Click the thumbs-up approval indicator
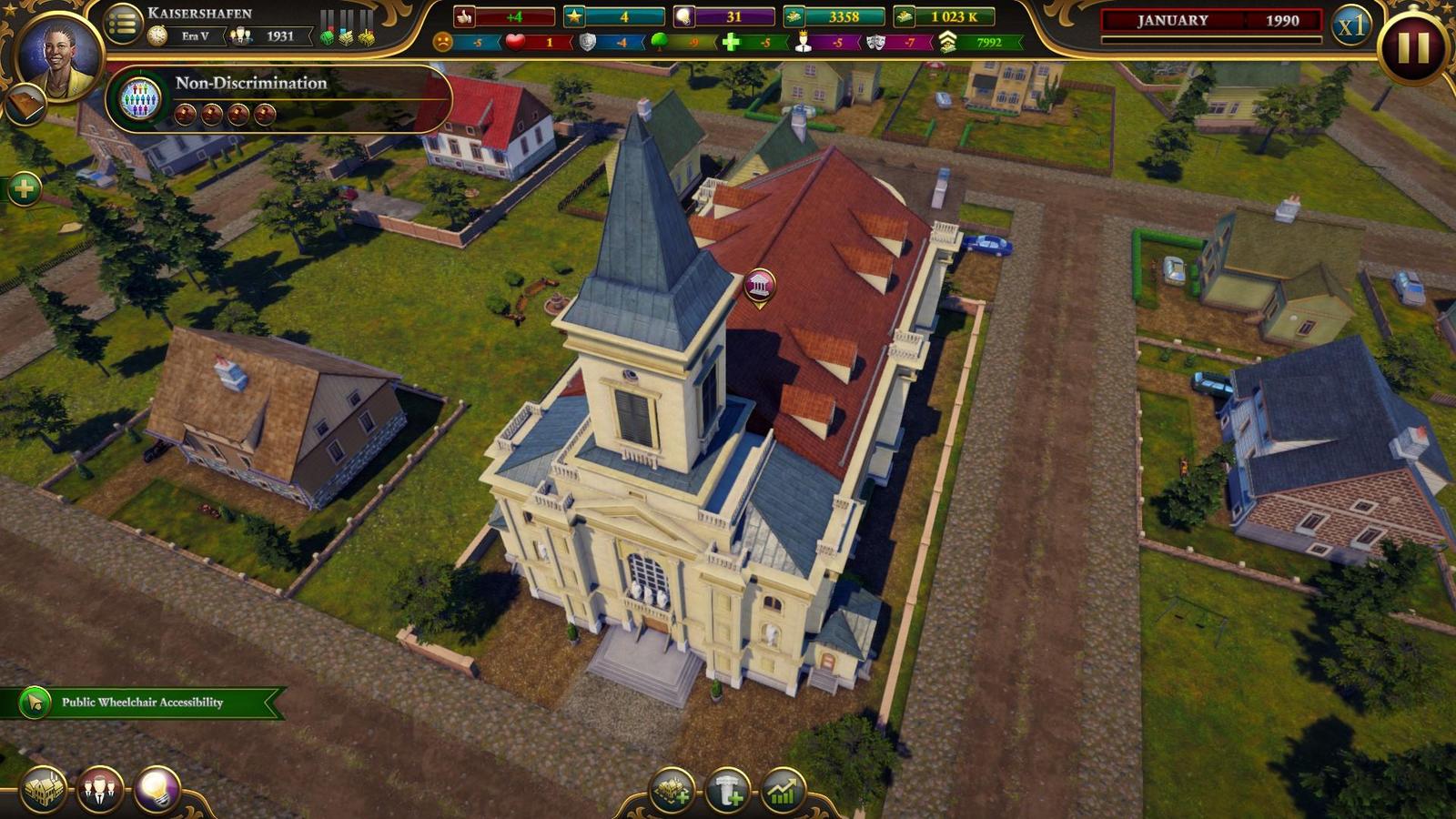 coord(464,15)
